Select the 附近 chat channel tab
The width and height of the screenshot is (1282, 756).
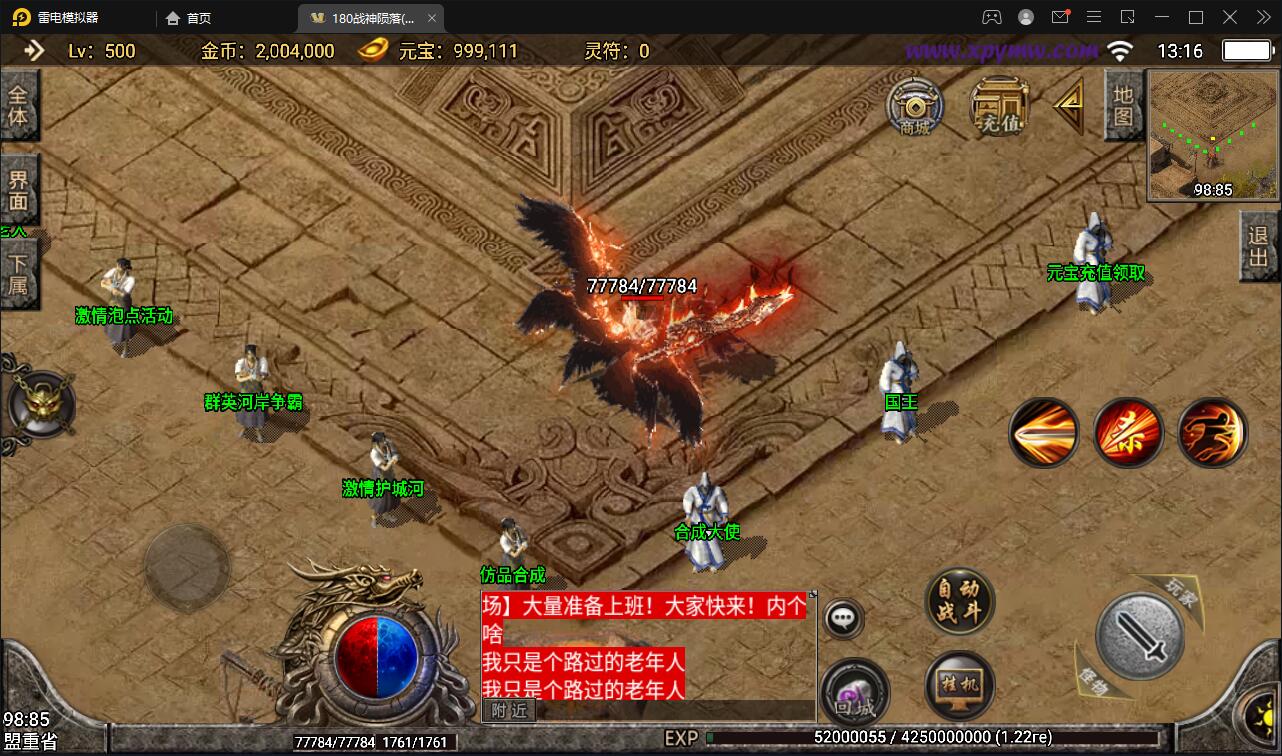(509, 710)
